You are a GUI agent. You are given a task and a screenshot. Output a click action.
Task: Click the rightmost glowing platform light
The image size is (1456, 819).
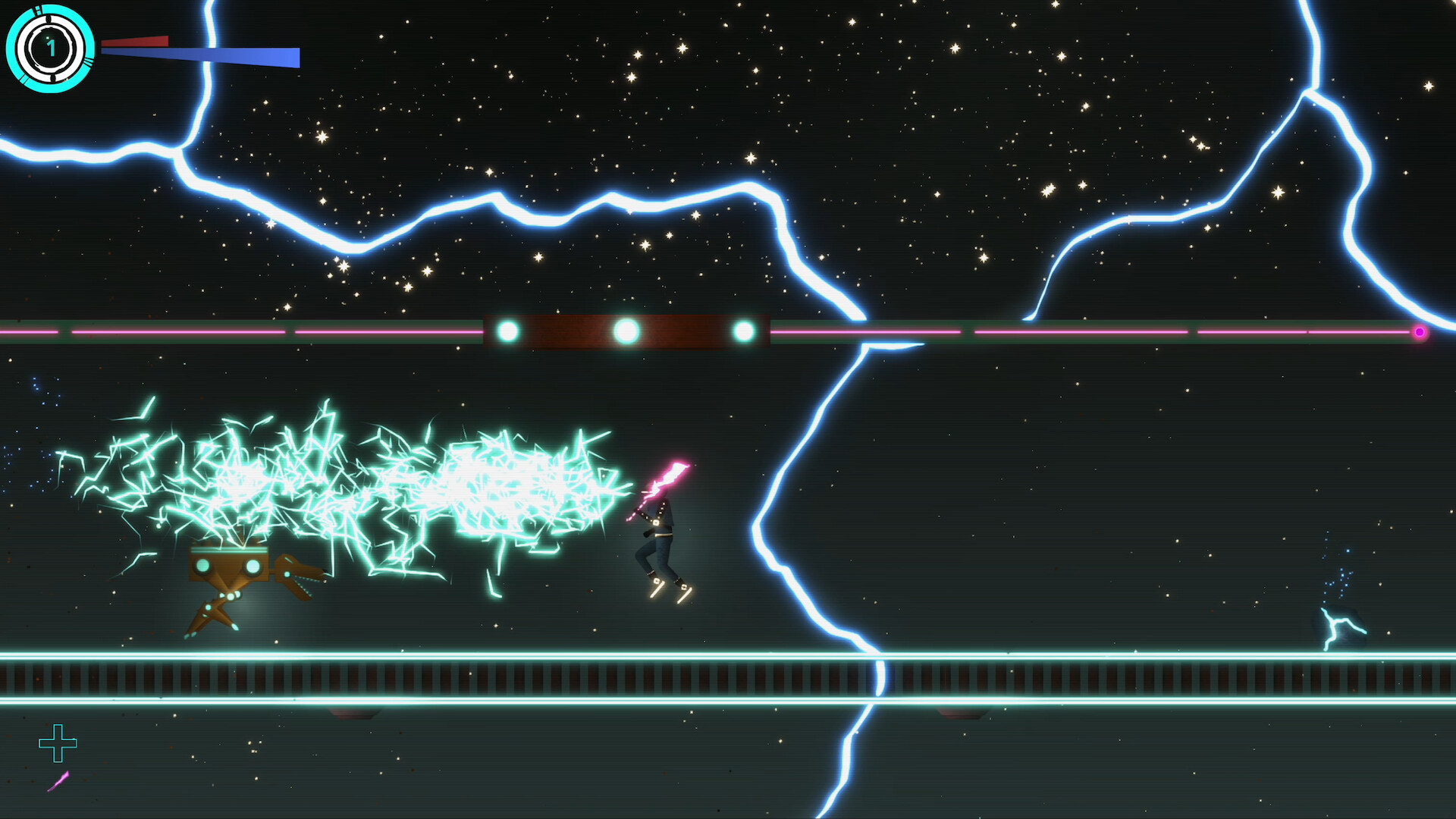(742, 330)
